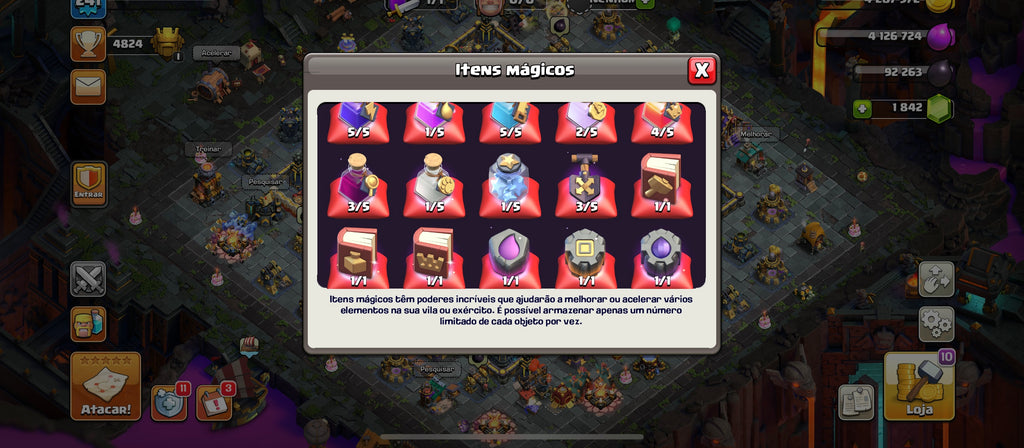Open the settings gears button
1024x448 pixels.
[937, 324]
